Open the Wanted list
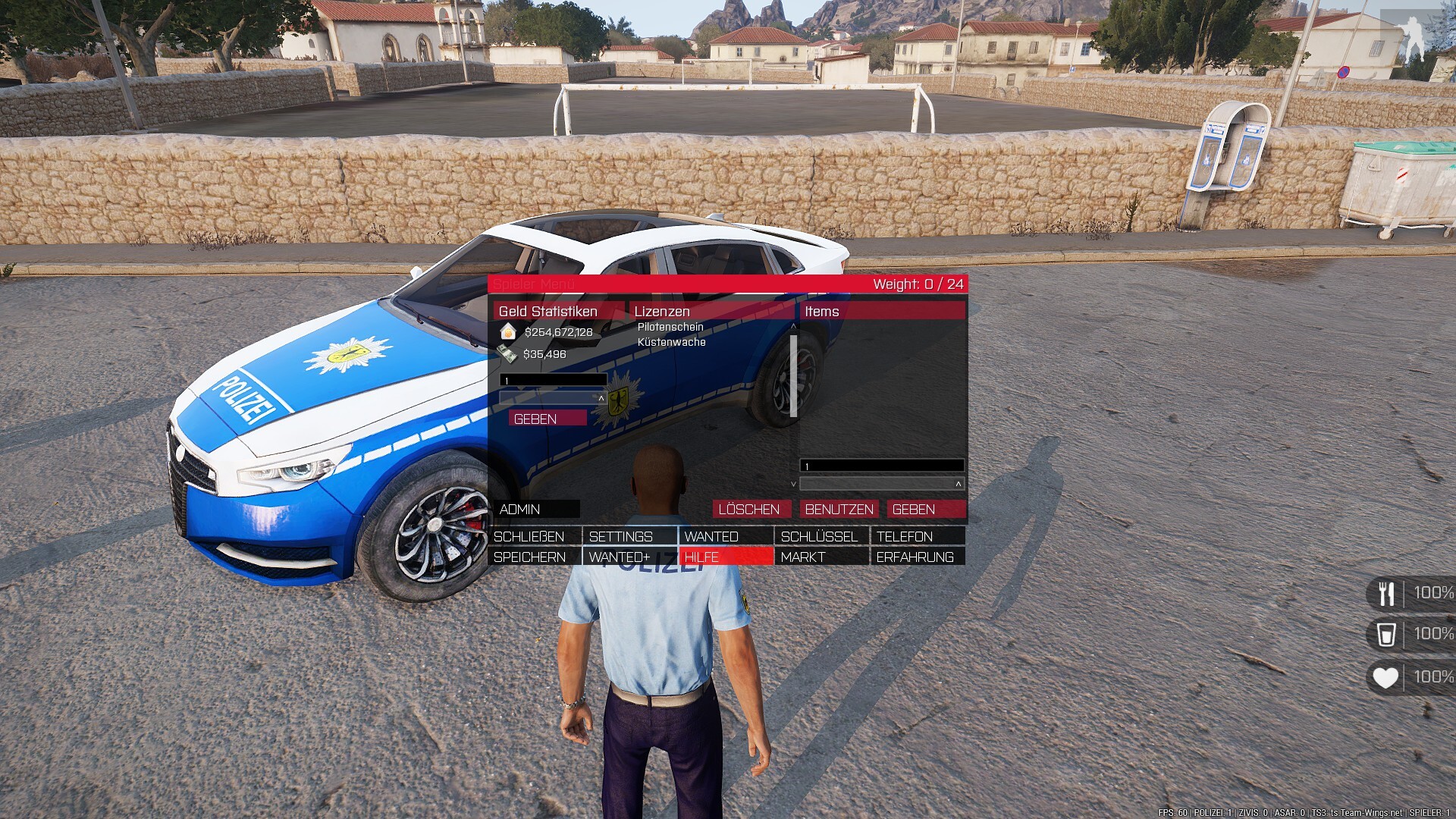The height and width of the screenshot is (819, 1456). (x=725, y=536)
